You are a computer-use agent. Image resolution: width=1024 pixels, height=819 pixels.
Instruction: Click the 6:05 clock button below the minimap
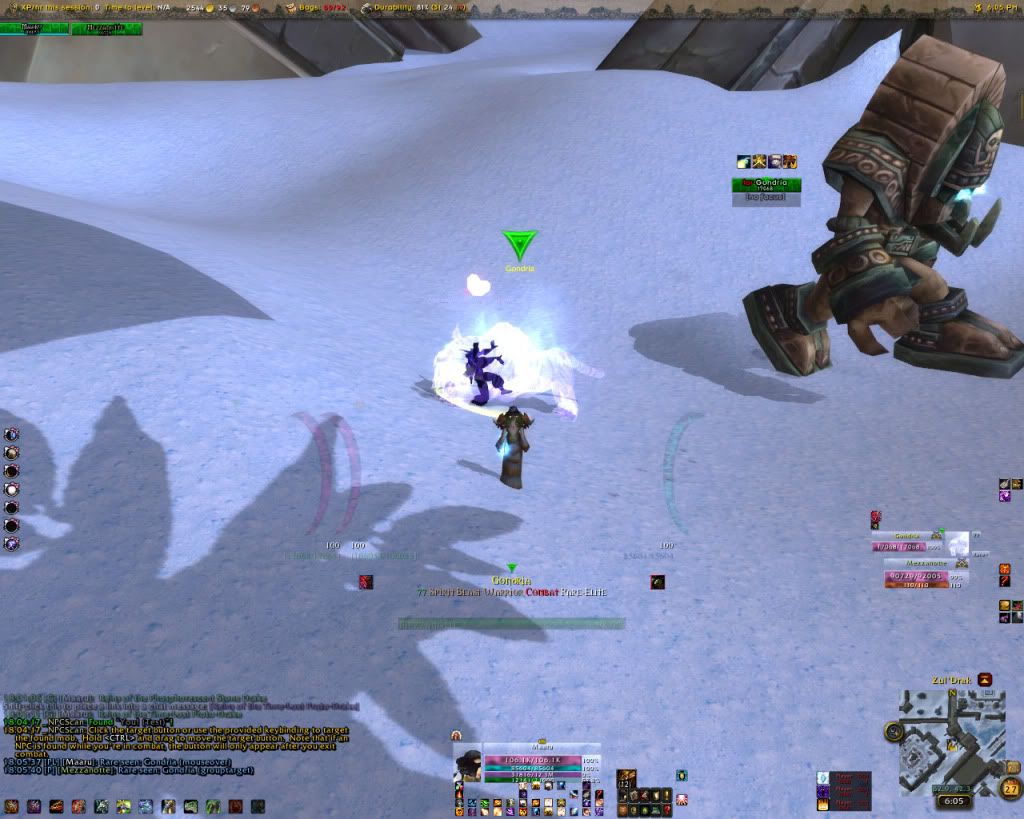coord(953,800)
